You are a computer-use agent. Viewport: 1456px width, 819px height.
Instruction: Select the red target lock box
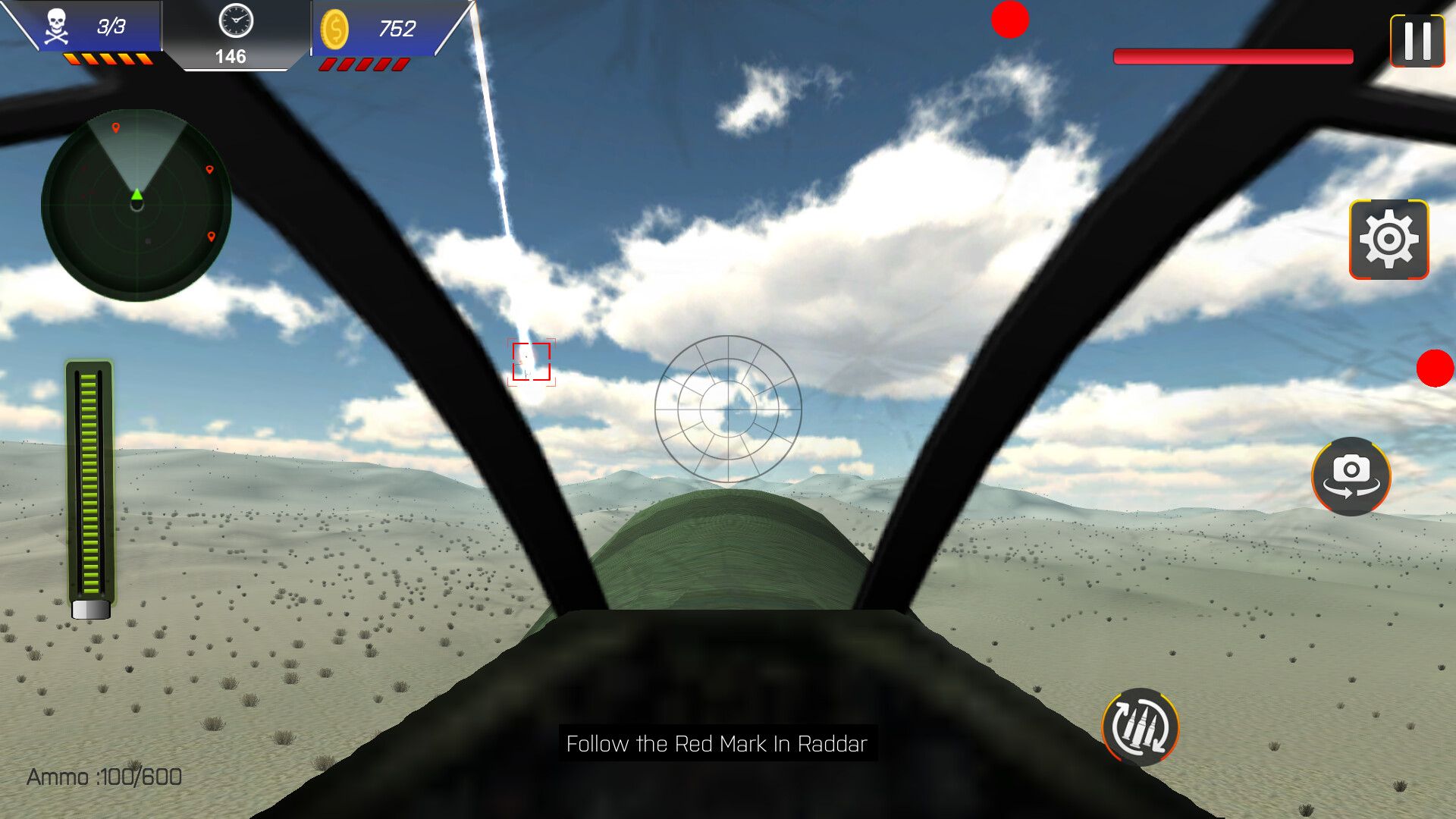point(533,362)
